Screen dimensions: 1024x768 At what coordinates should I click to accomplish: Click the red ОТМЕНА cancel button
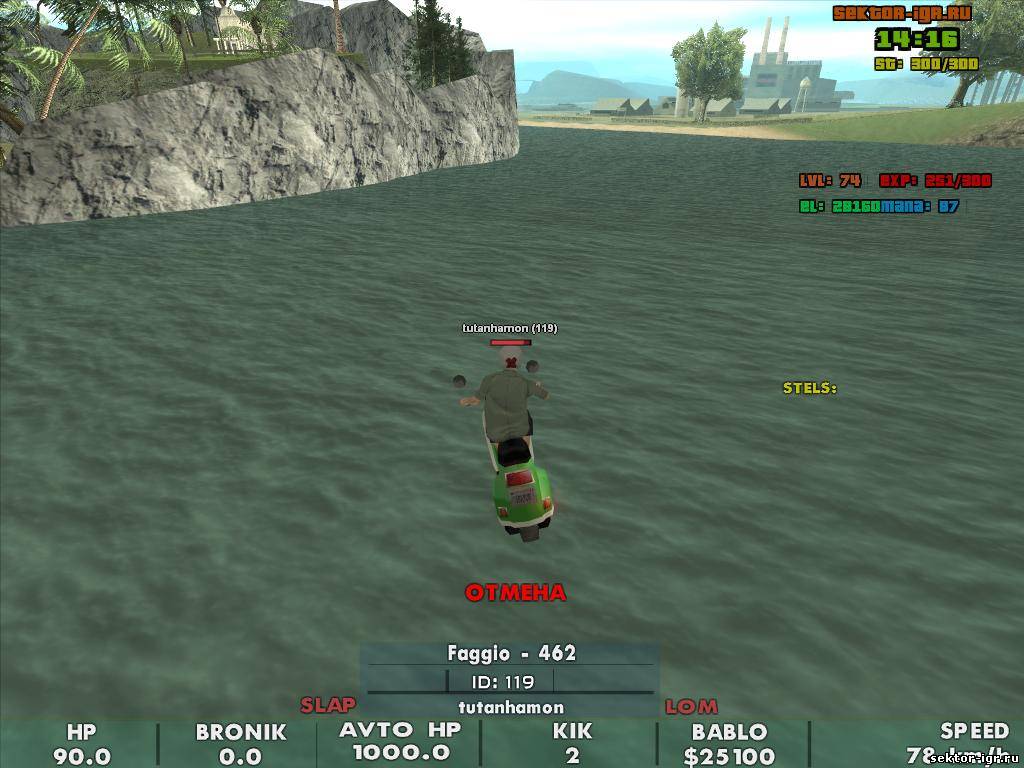point(515,593)
